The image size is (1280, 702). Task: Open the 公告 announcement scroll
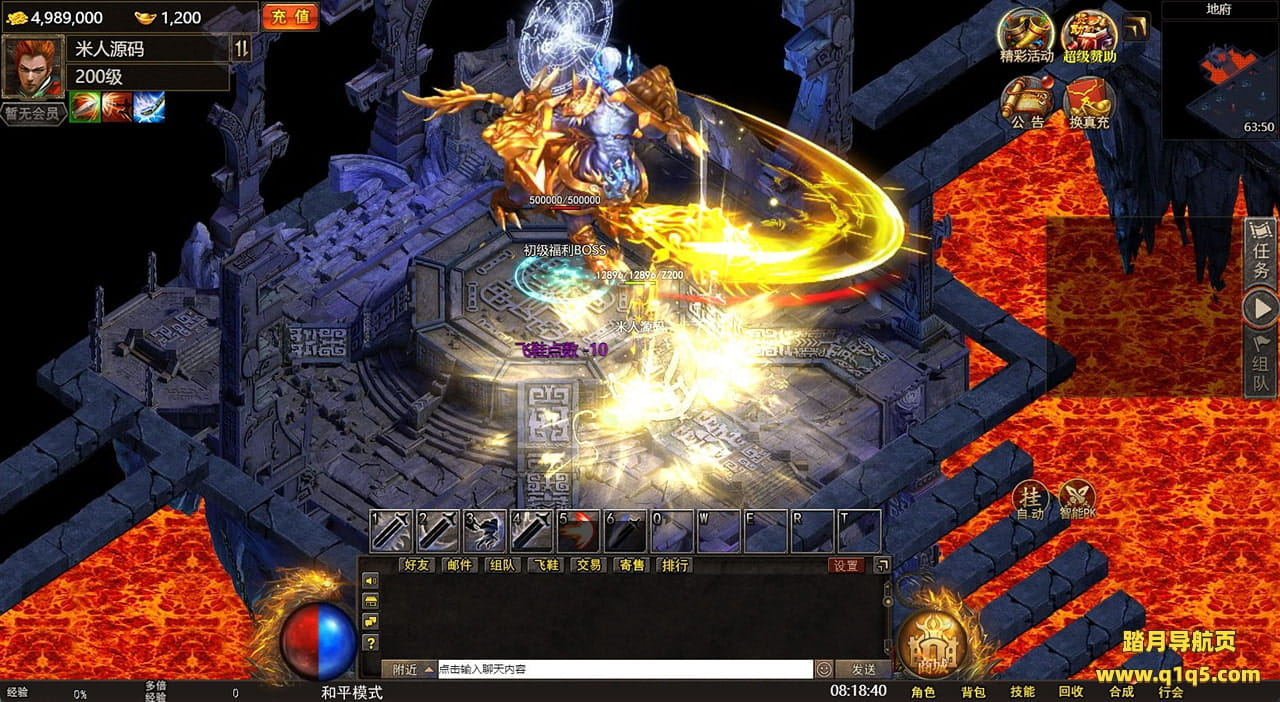coord(1026,102)
